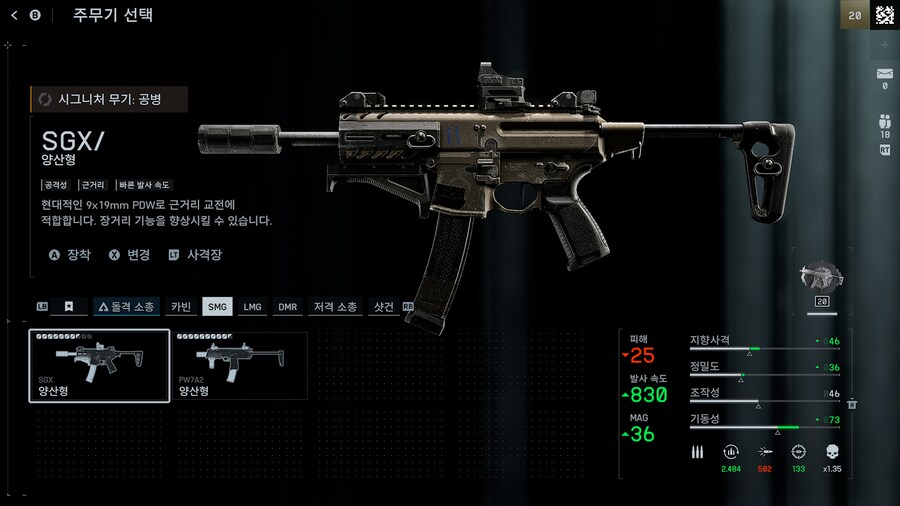Open the LMG weapon tab
Screen dimensions: 900x506
pos(252,307)
